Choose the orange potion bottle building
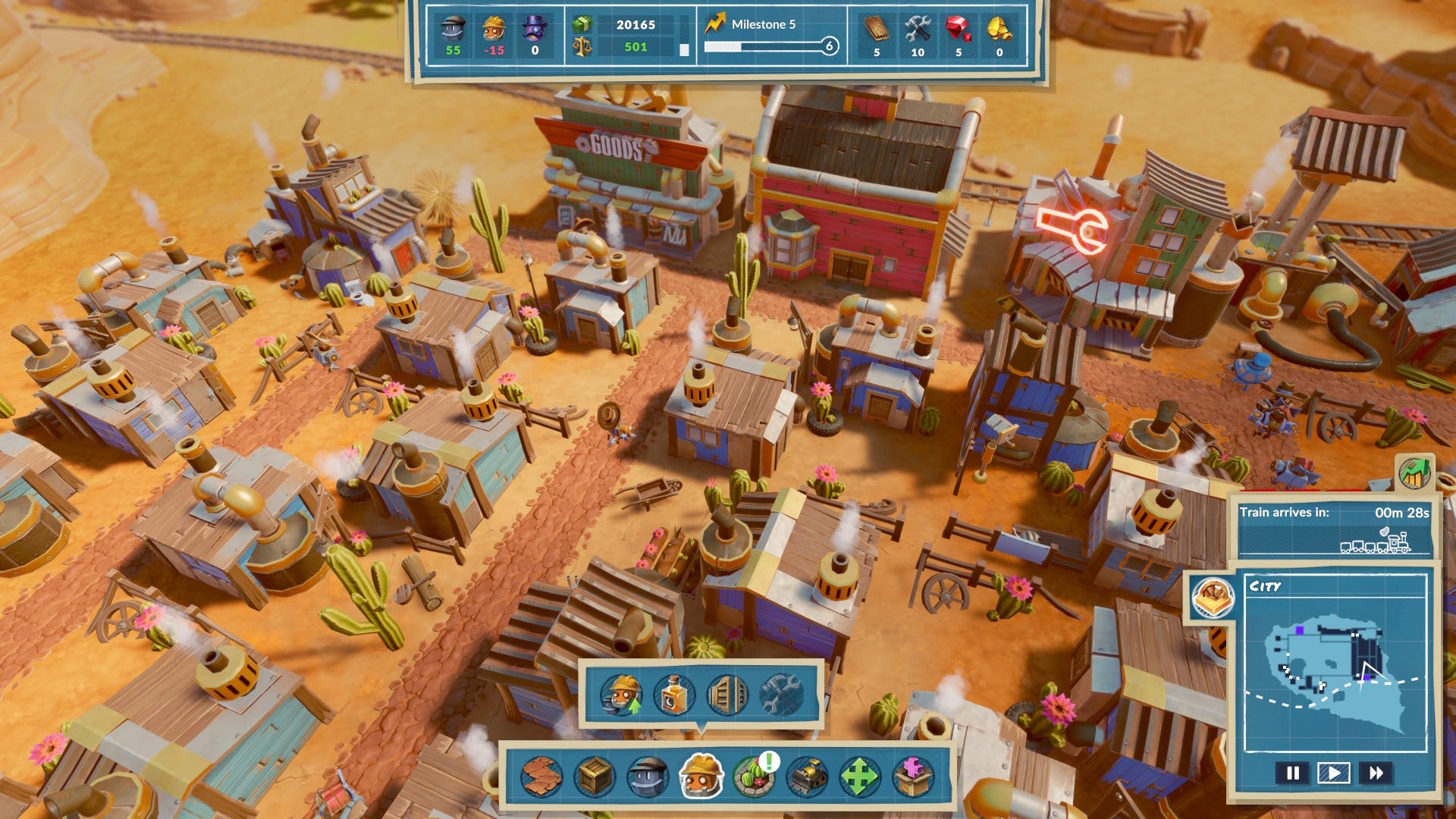Screen dimensions: 1456x819 click(674, 695)
